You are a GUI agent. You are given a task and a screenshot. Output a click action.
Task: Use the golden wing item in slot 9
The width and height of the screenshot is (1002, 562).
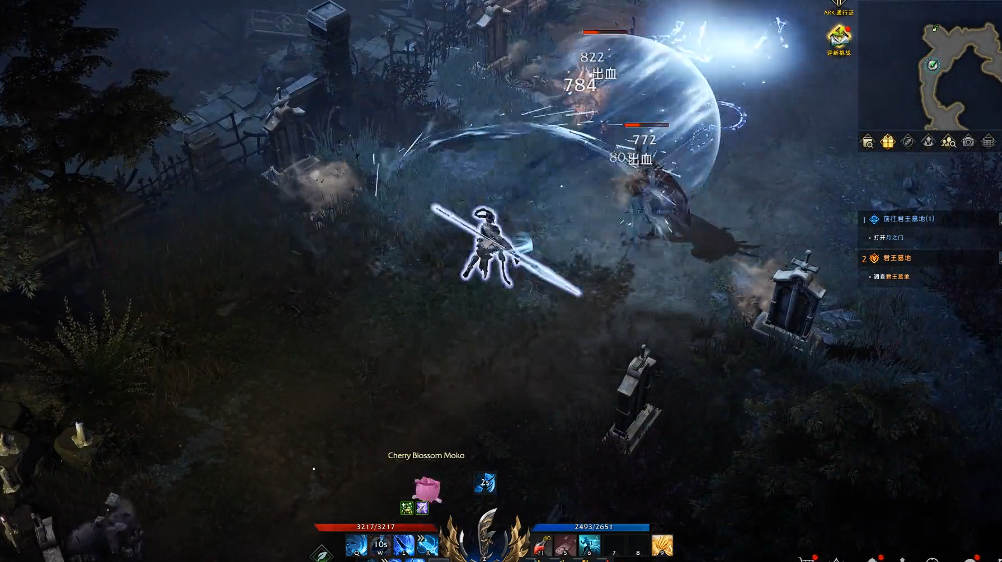[662, 545]
